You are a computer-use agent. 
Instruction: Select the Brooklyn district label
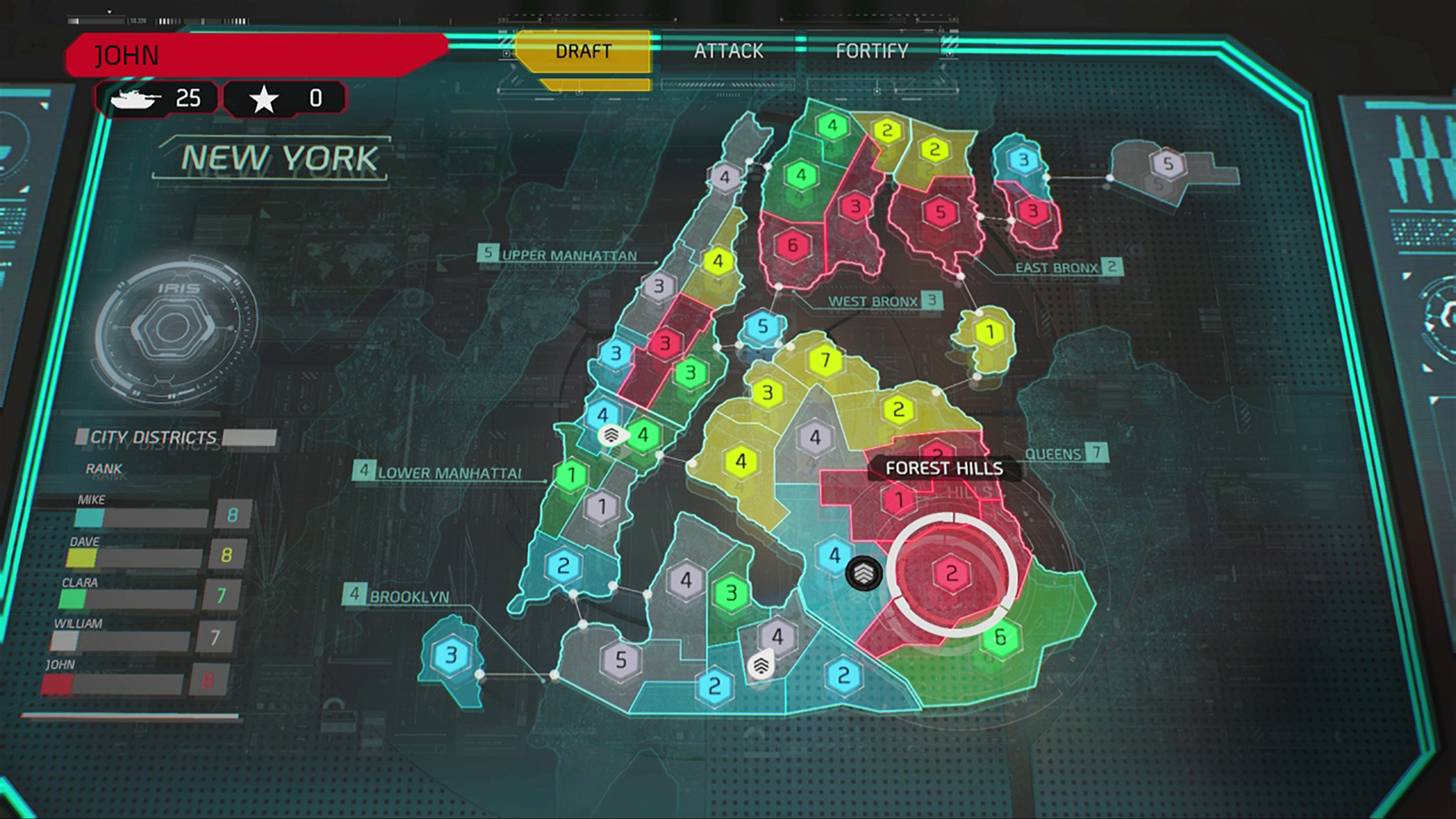pos(409,597)
